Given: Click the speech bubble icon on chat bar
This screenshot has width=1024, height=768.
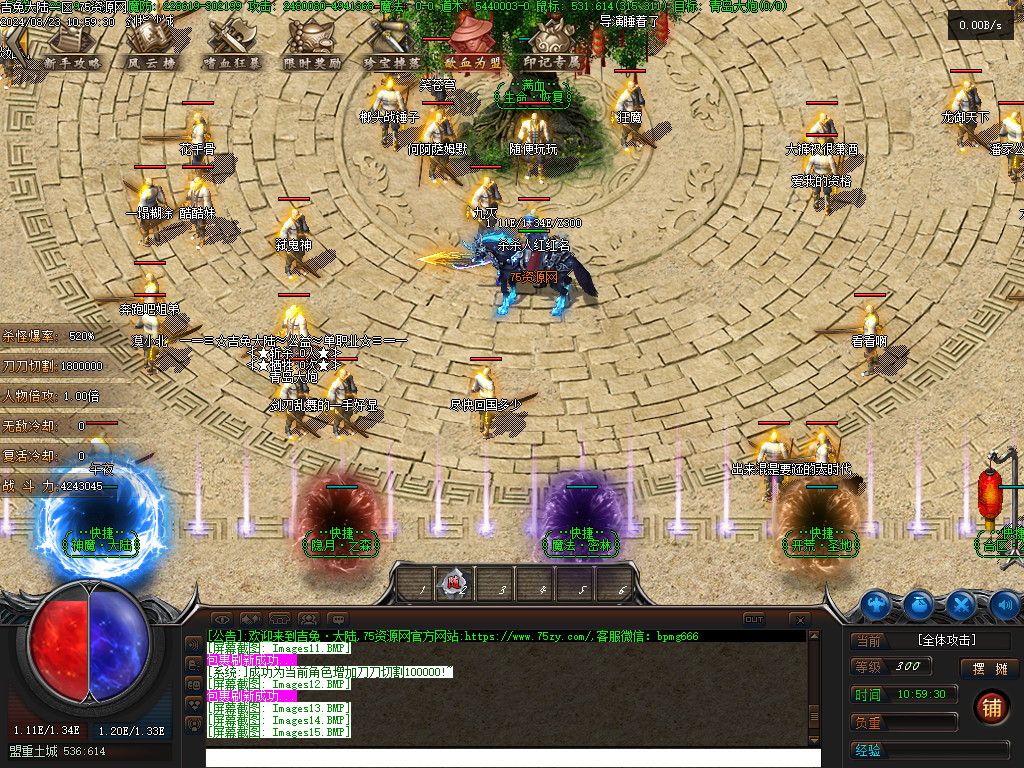Looking at the screenshot, I should pos(338,620).
